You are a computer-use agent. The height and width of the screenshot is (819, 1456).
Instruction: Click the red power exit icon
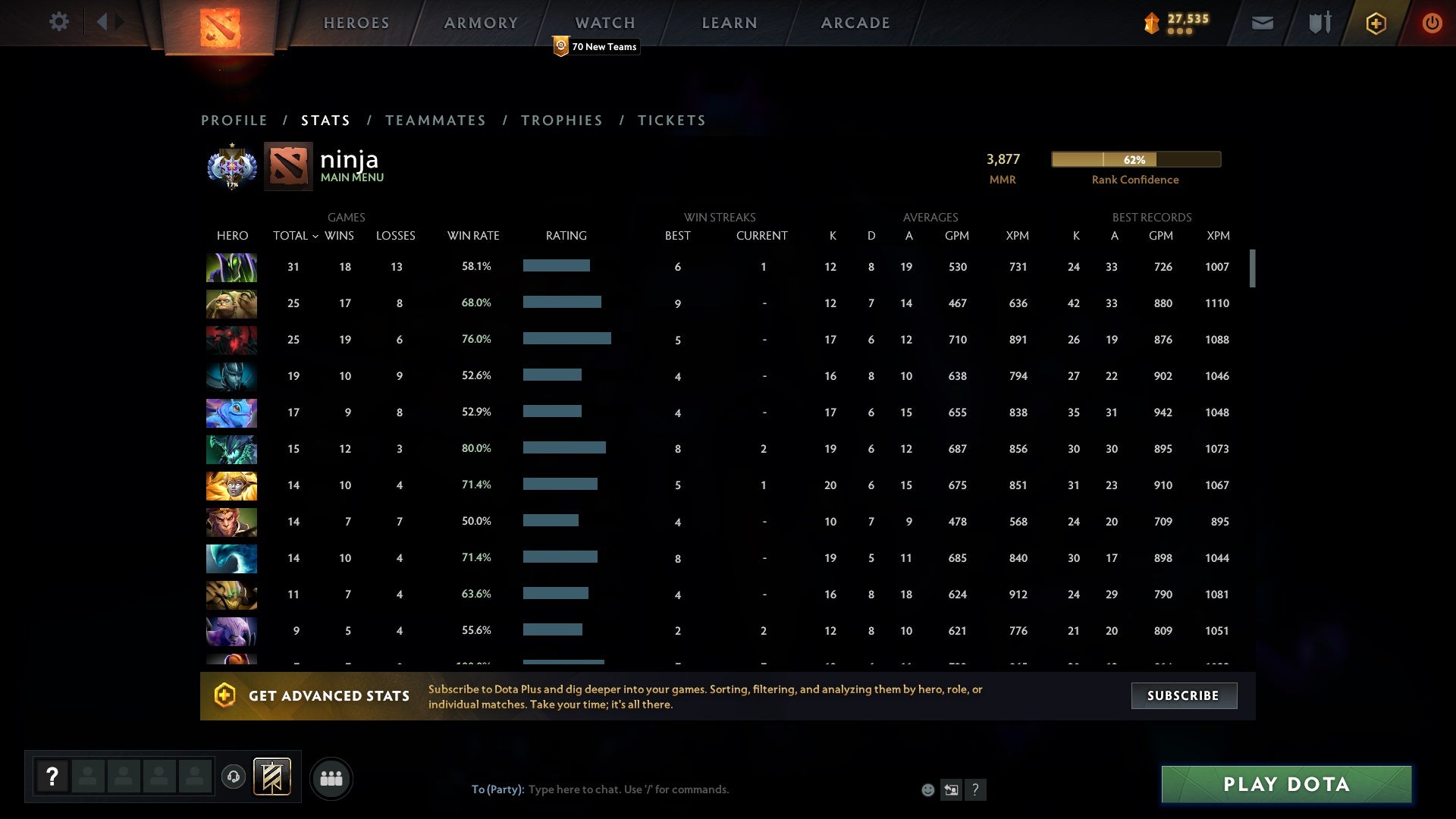[1432, 23]
